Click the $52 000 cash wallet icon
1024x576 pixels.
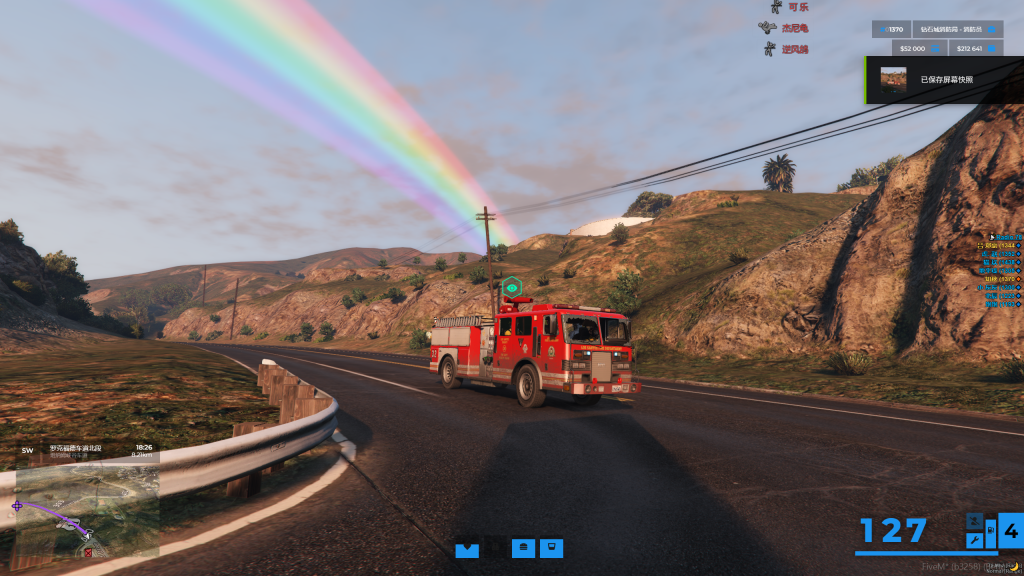coord(935,47)
